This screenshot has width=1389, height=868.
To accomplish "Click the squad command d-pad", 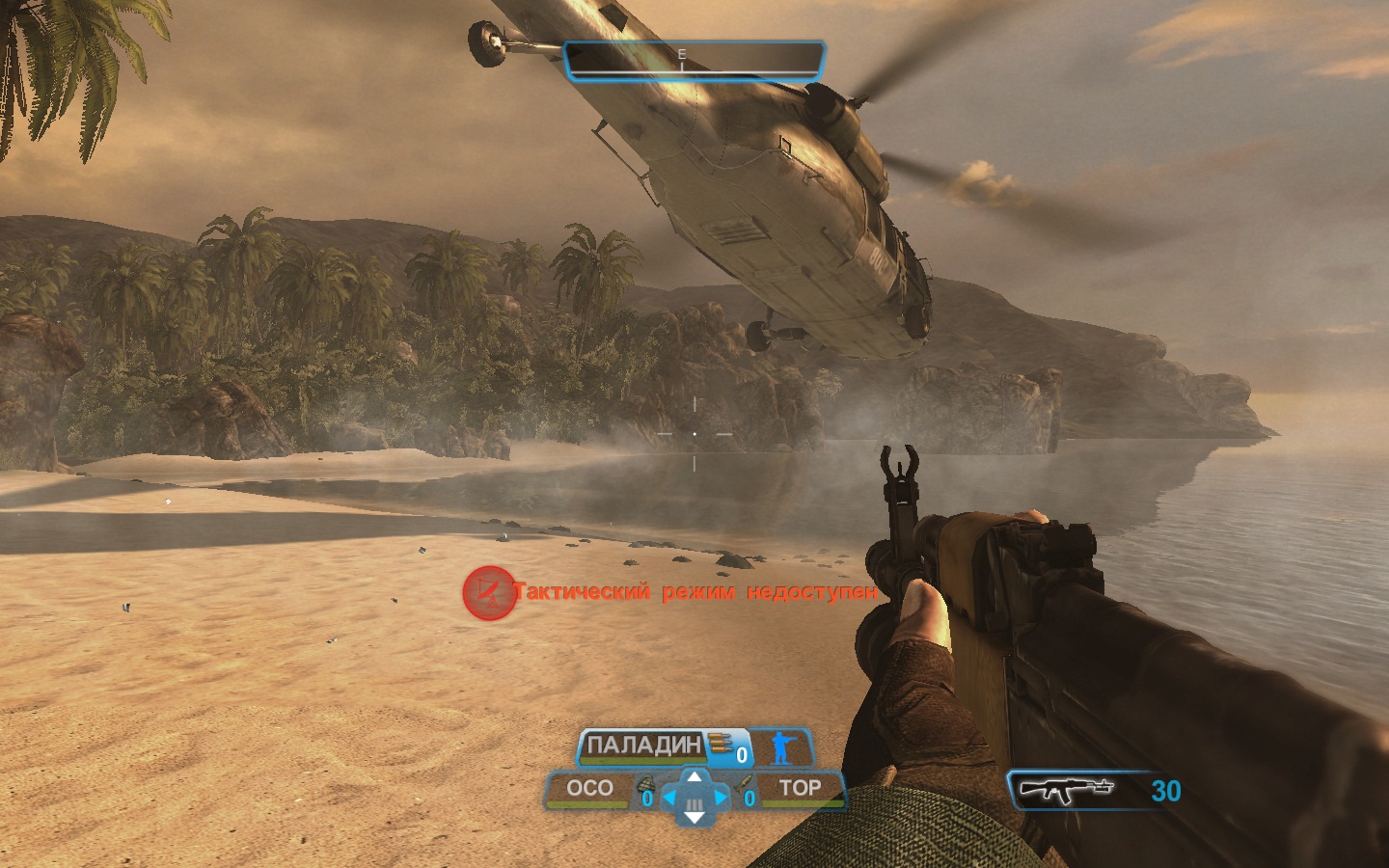I will coord(694,797).
